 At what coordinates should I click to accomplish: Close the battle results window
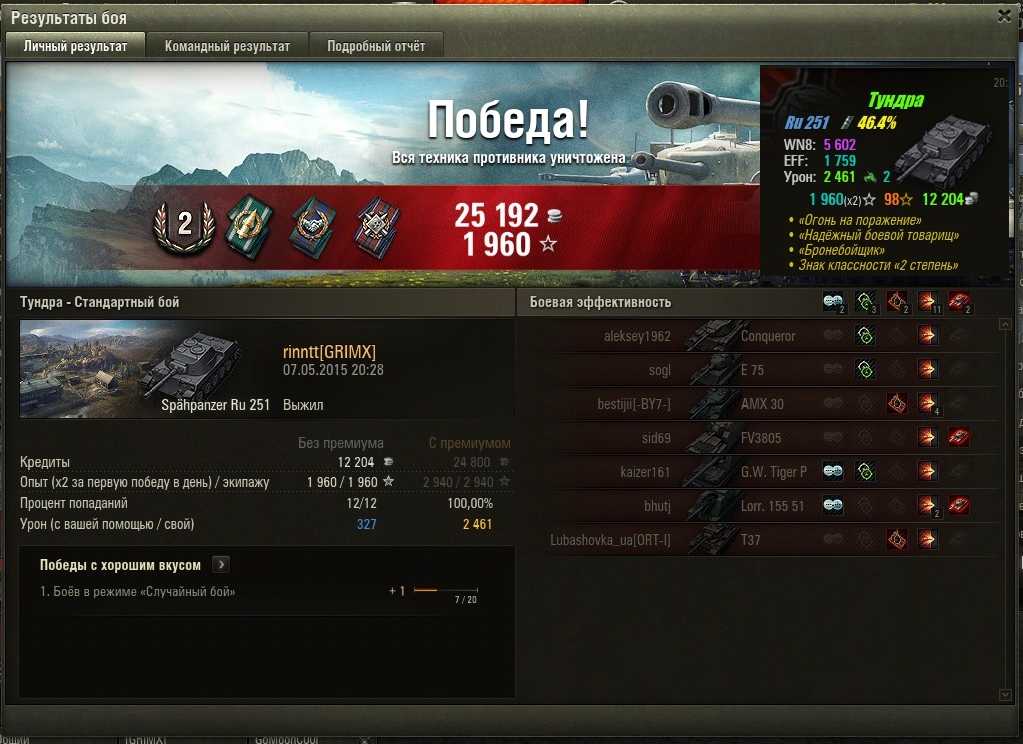coord(1005,15)
